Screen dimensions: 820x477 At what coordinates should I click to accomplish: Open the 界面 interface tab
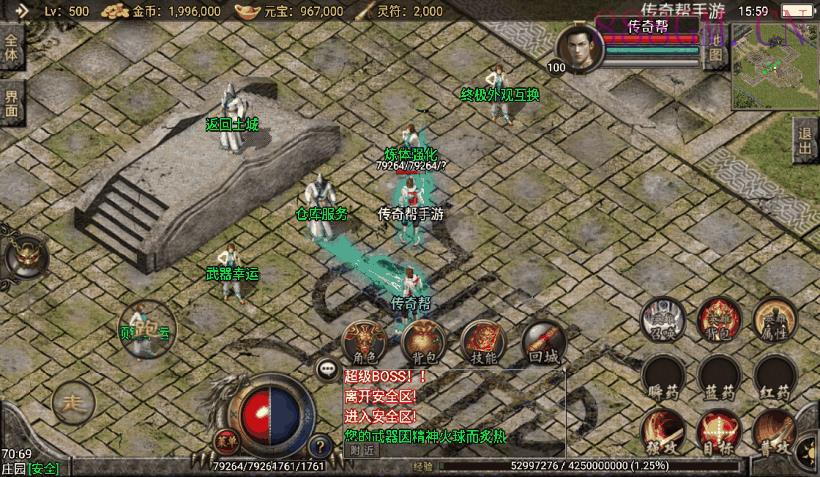coord(12,103)
